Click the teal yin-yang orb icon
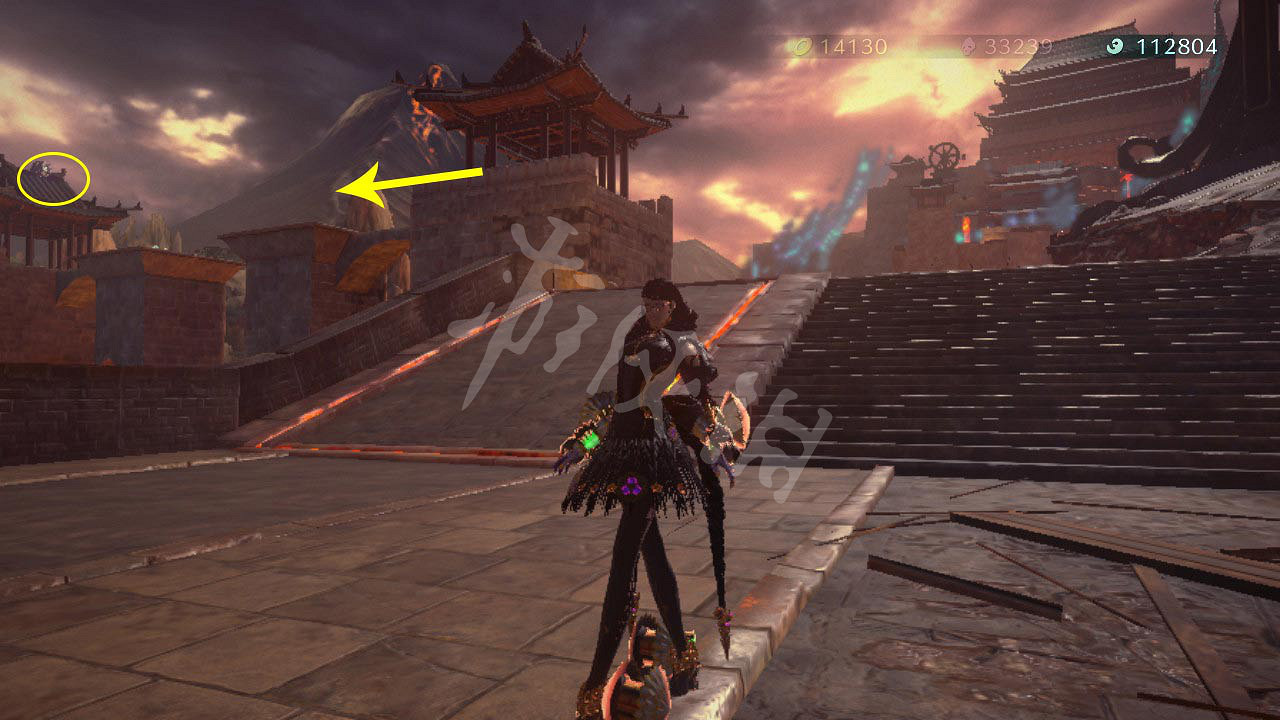The height and width of the screenshot is (720, 1280). click(x=1116, y=45)
